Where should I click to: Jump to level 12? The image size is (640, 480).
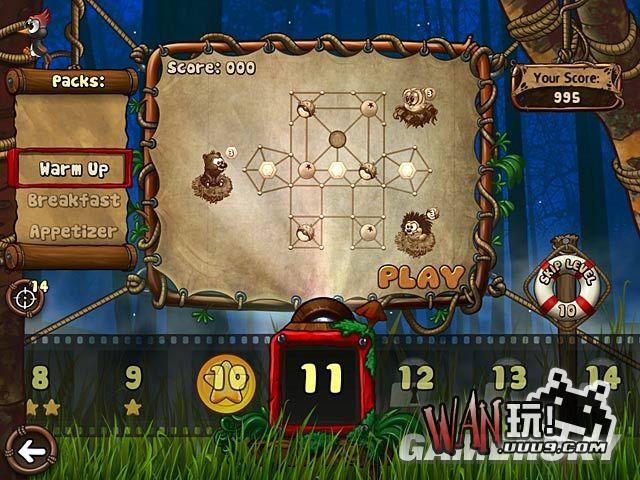416,379
